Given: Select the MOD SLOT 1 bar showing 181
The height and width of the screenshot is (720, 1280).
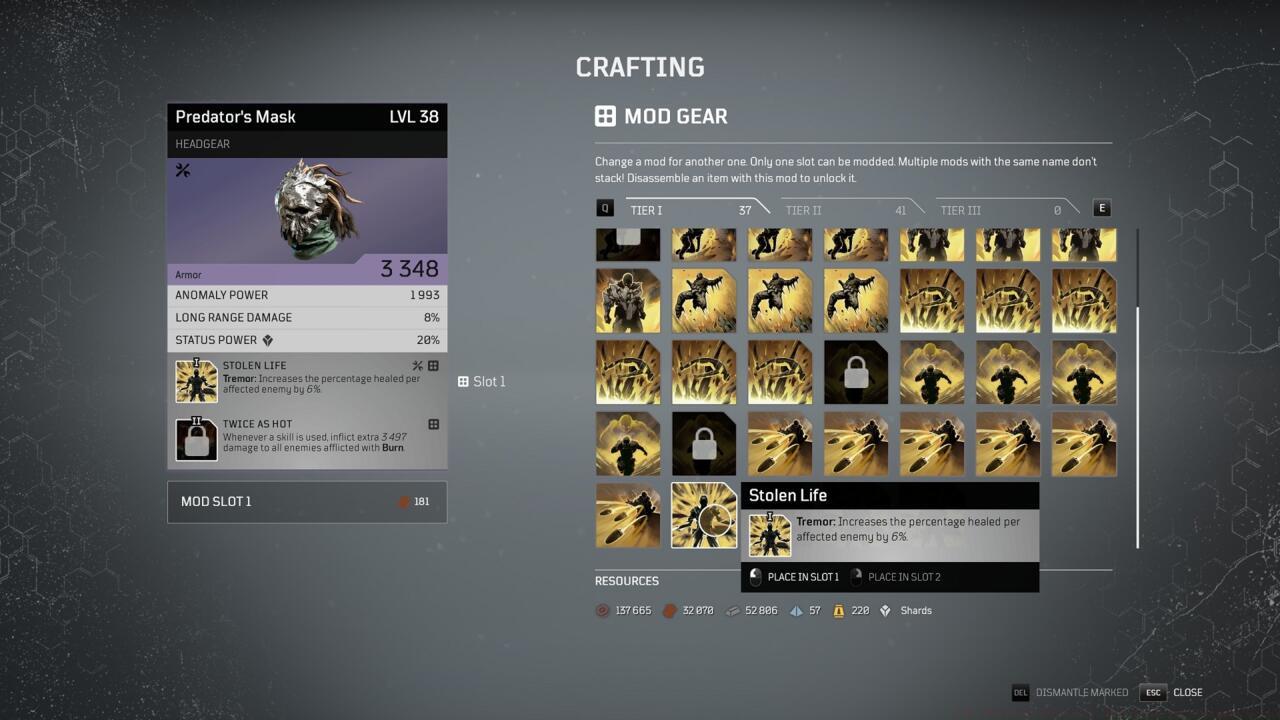Looking at the screenshot, I should pyautogui.click(x=306, y=501).
